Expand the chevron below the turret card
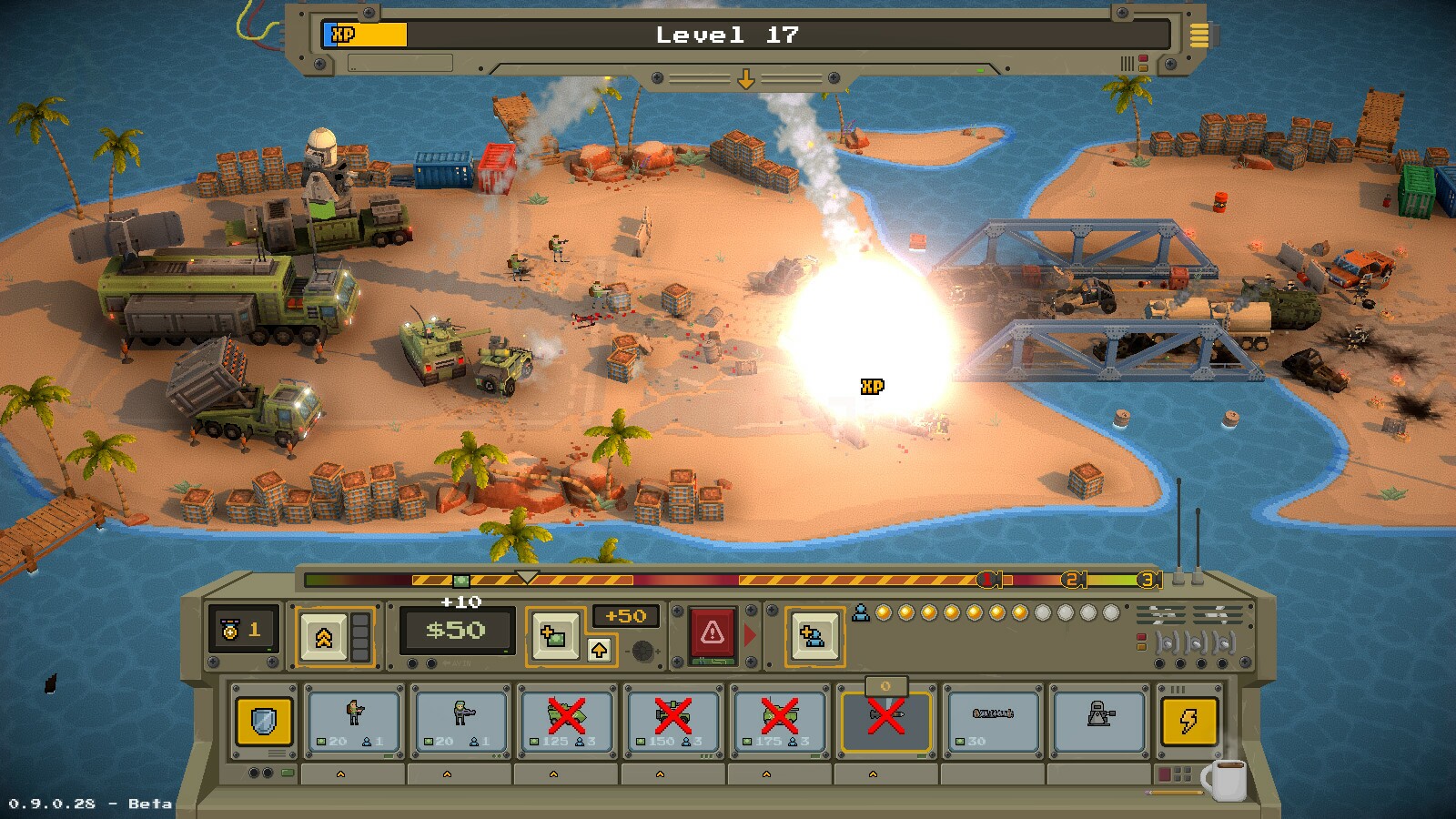The image size is (1456, 819). [1097, 774]
